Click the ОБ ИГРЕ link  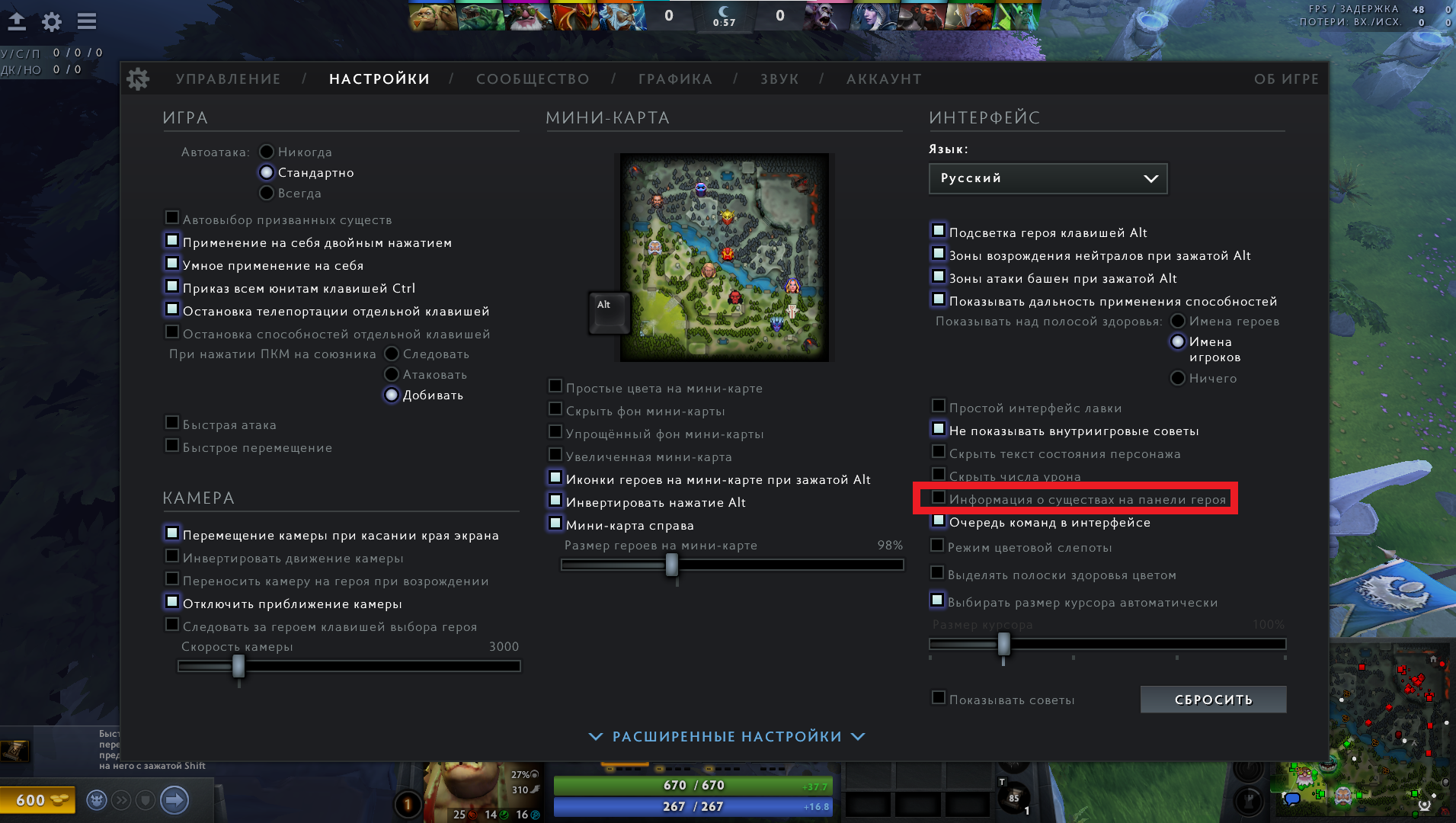tap(1288, 78)
